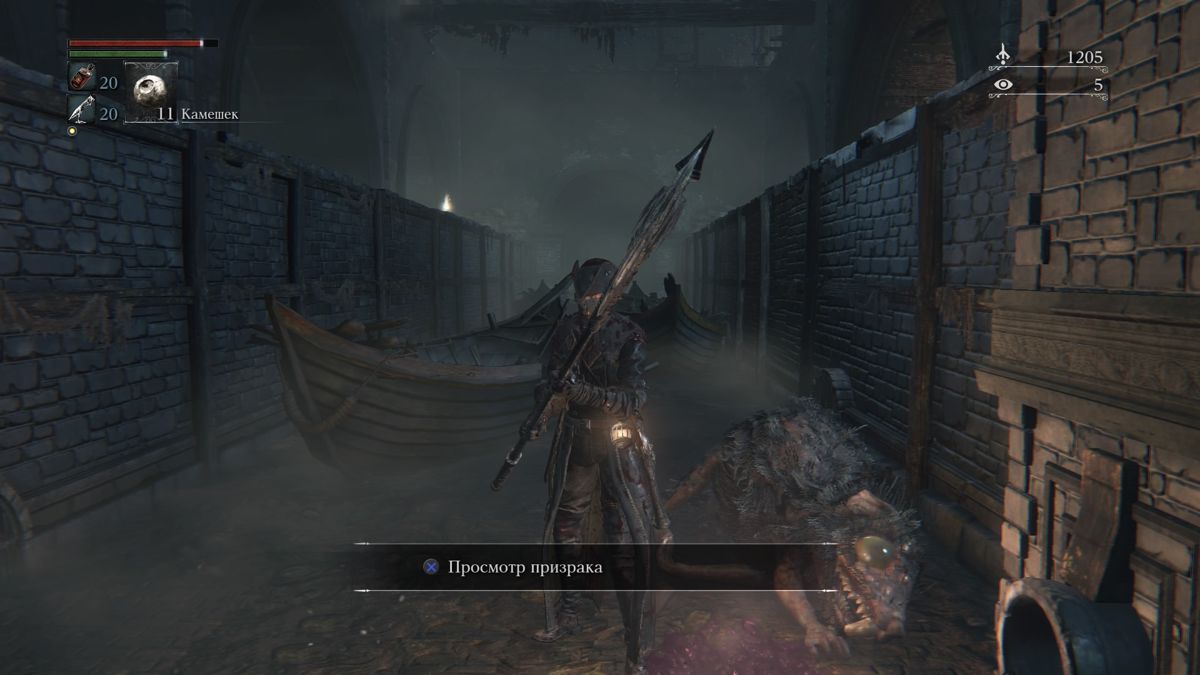Select the quicksilver bullet slot
The image size is (1200, 675).
point(81,109)
